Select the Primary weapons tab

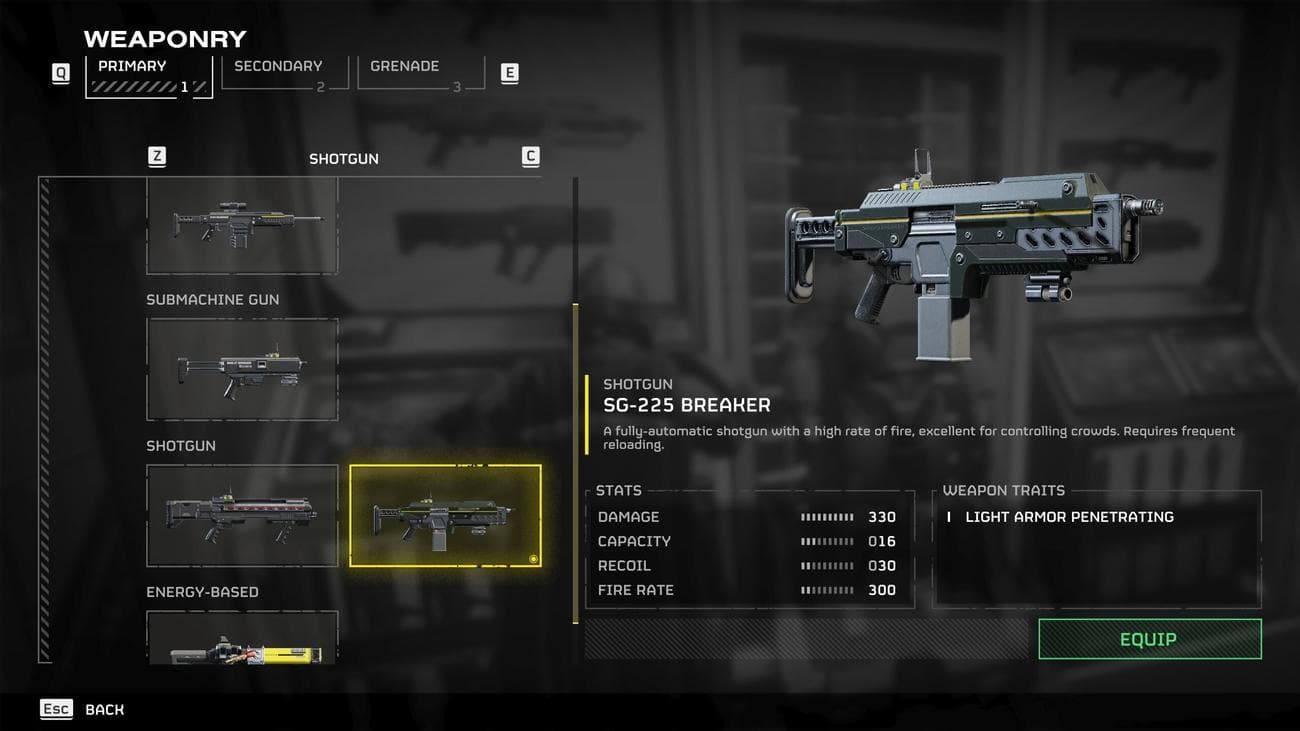(148, 75)
